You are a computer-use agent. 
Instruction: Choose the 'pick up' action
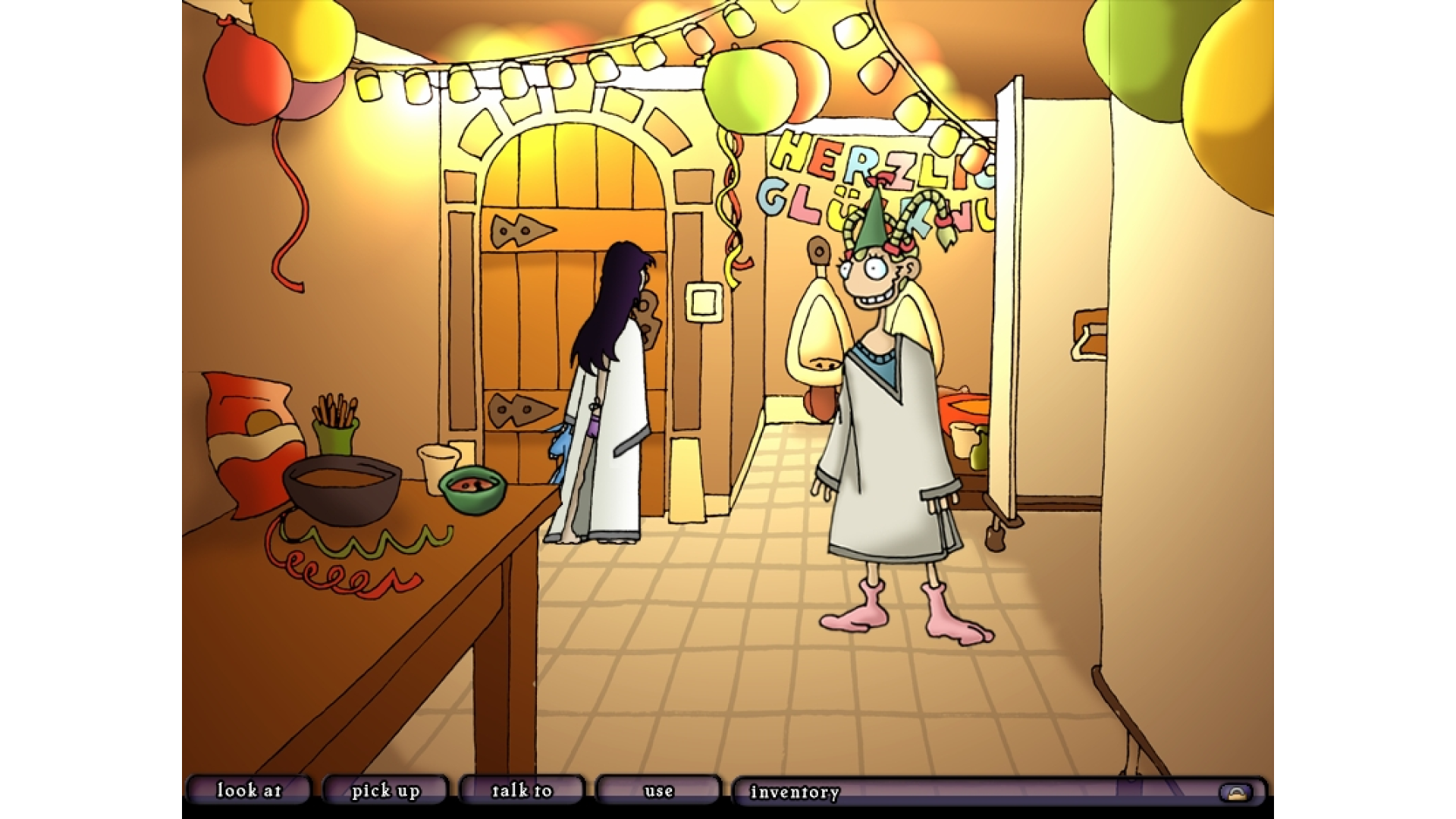[385, 791]
